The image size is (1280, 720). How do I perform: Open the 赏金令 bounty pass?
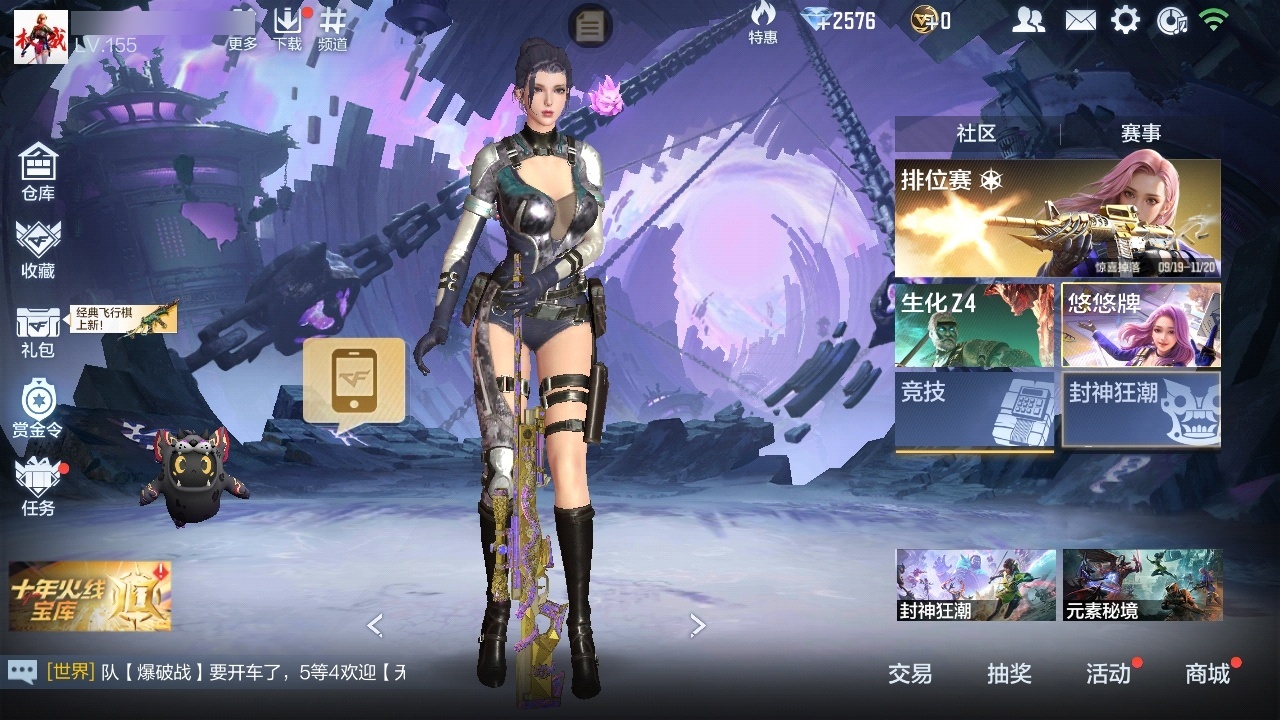(38, 410)
